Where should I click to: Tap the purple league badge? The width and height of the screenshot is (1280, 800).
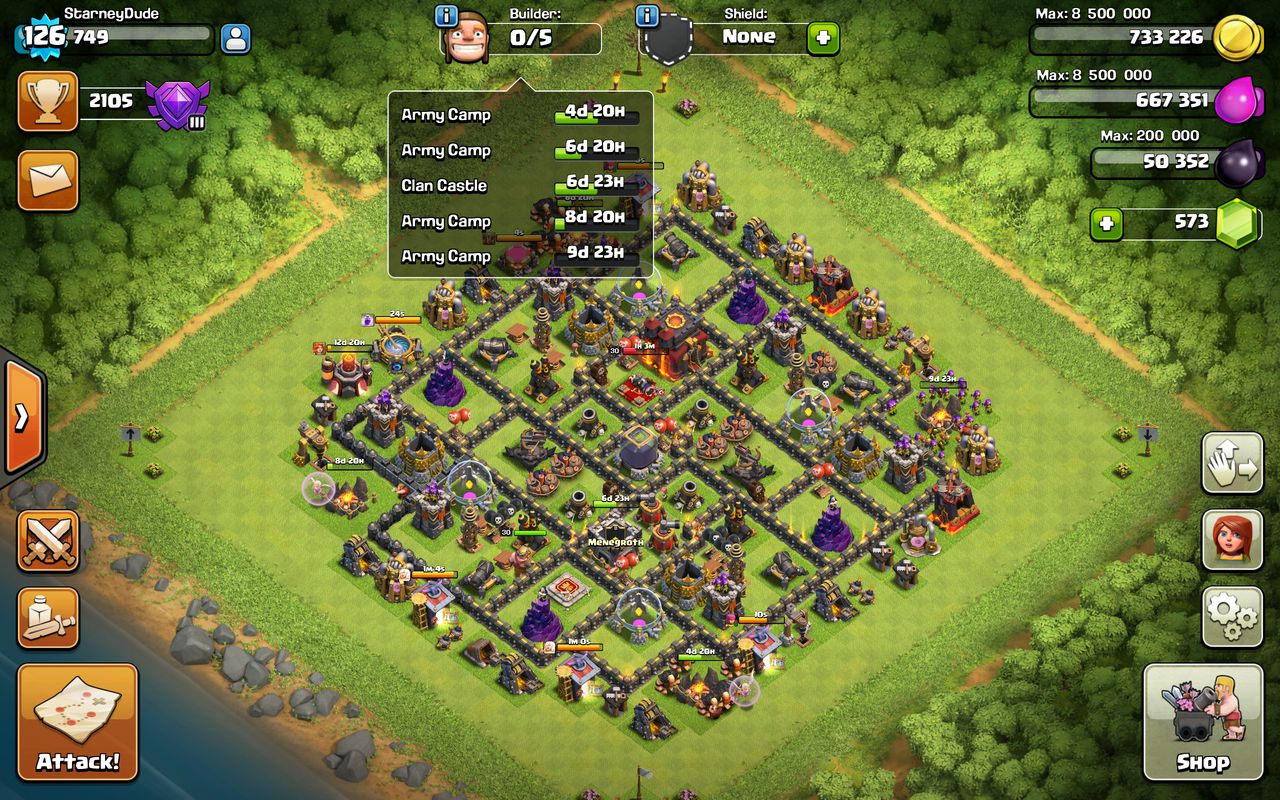pyautogui.click(x=177, y=103)
